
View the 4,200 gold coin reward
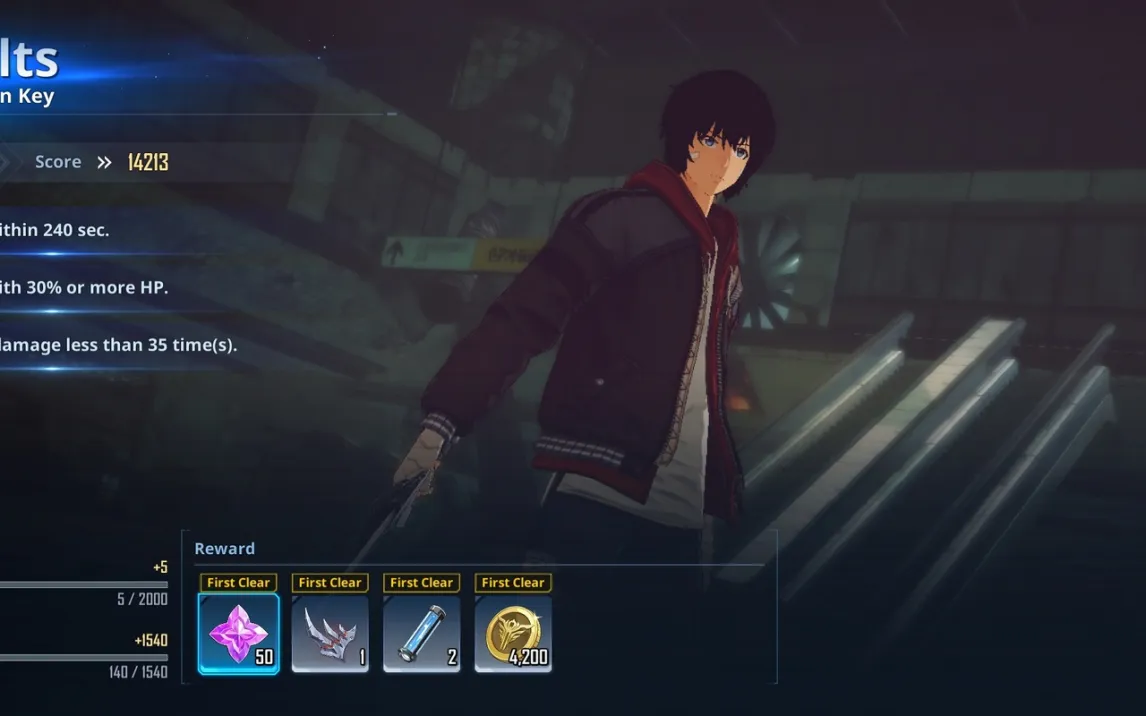(513, 633)
